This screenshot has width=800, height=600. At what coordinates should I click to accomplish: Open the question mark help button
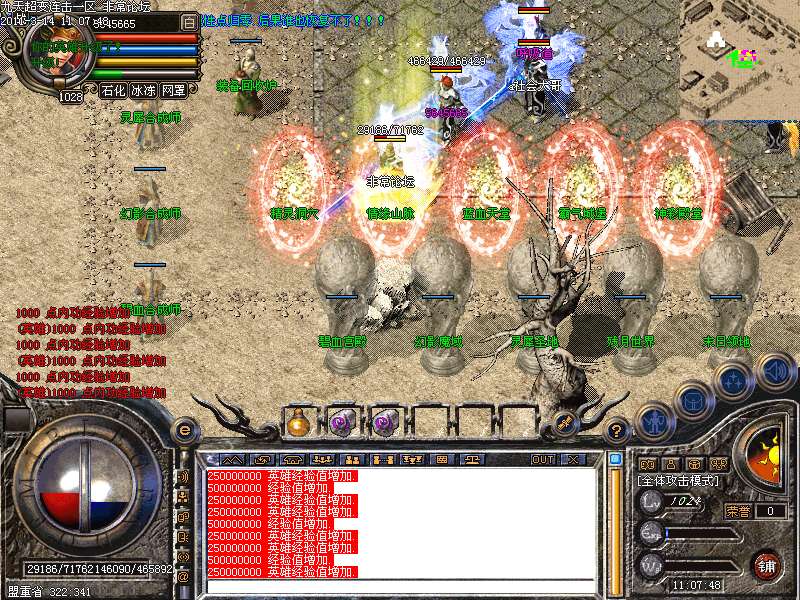tap(618, 428)
